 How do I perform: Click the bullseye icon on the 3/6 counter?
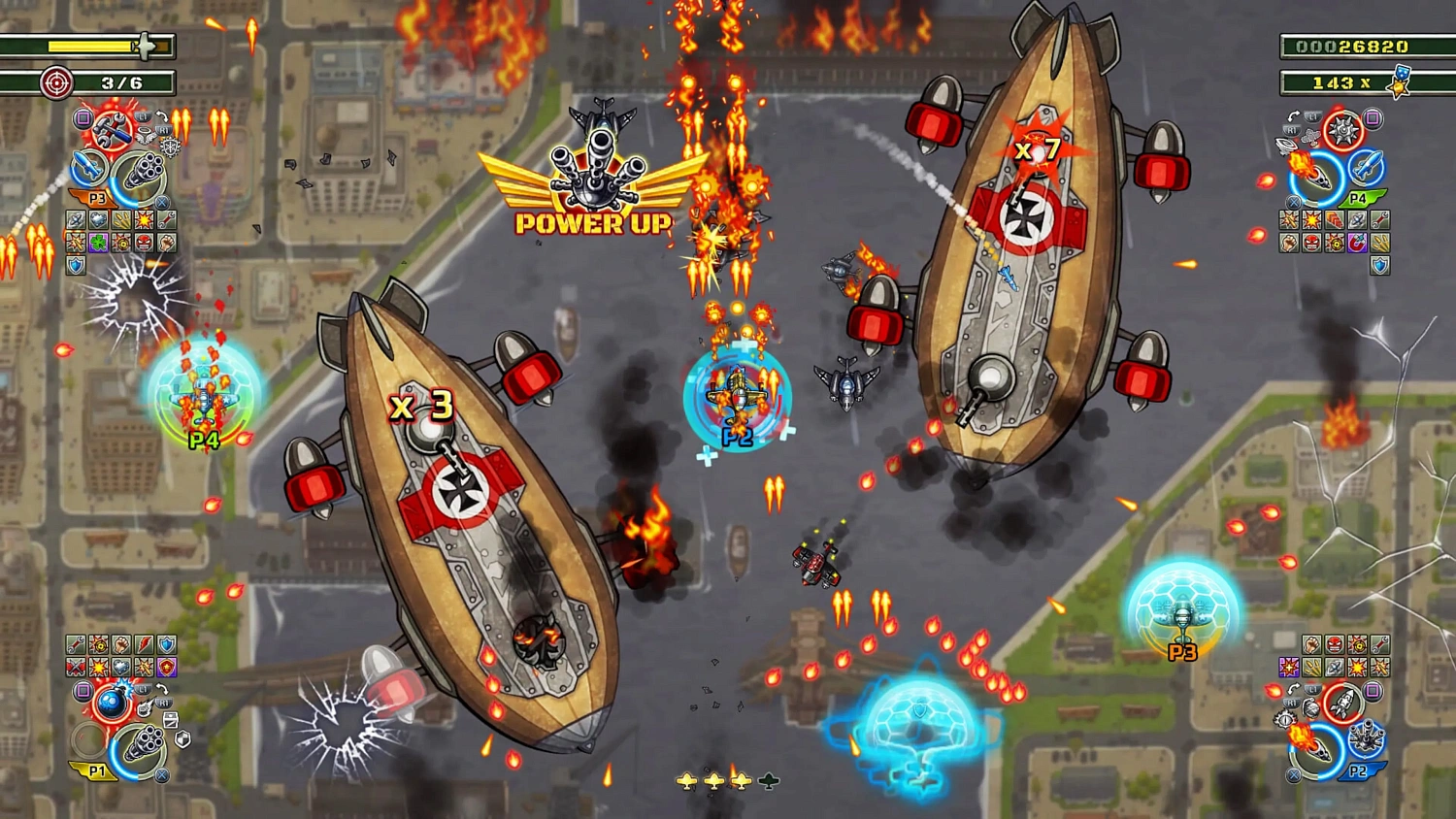[x=55, y=83]
